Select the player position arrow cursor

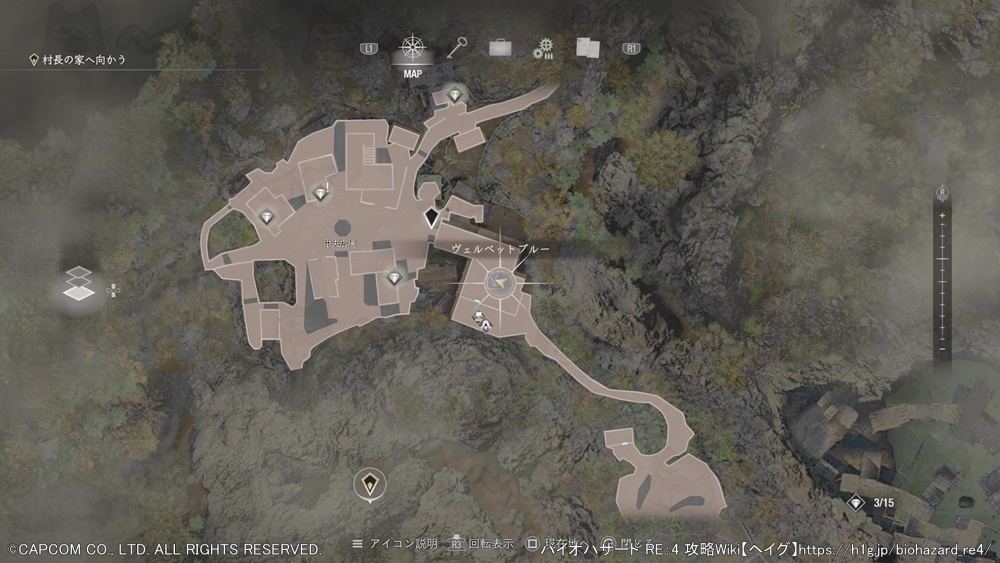[x=499, y=285]
